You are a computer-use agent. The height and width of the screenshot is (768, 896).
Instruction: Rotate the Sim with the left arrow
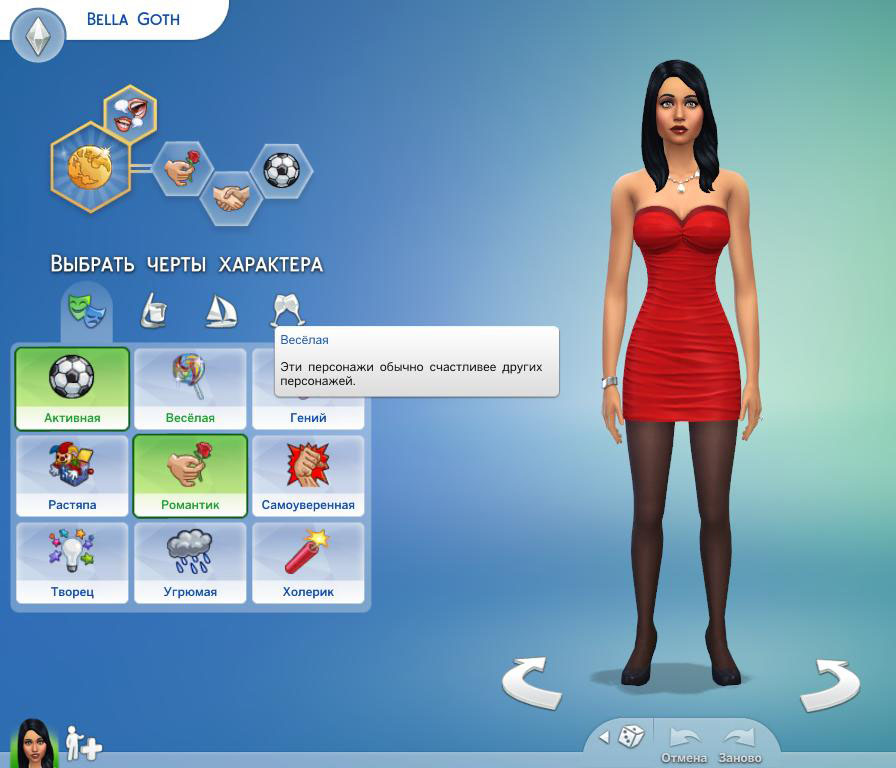click(x=531, y=683)
